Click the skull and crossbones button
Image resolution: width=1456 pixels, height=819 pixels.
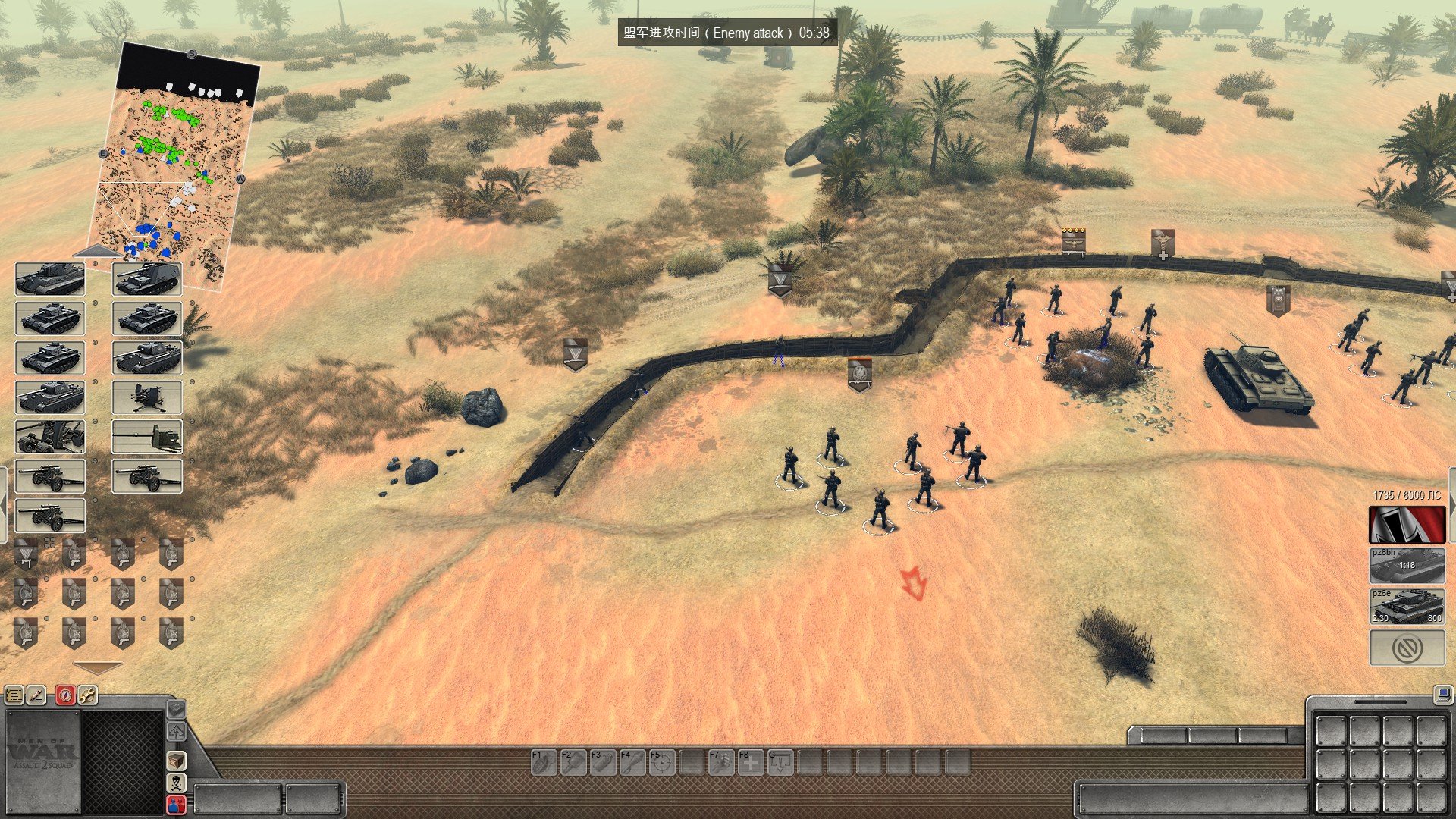click(x=176, y=783)
